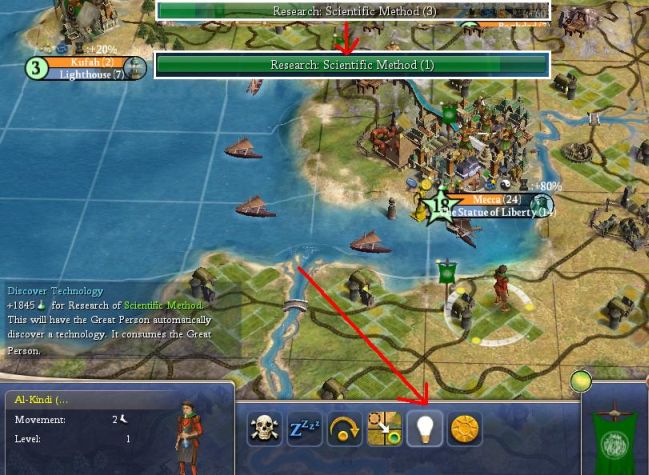Viewport: 649px width, 475px height.
Task: Delete the unit with the skull icon
Action: tap(264, 429)
